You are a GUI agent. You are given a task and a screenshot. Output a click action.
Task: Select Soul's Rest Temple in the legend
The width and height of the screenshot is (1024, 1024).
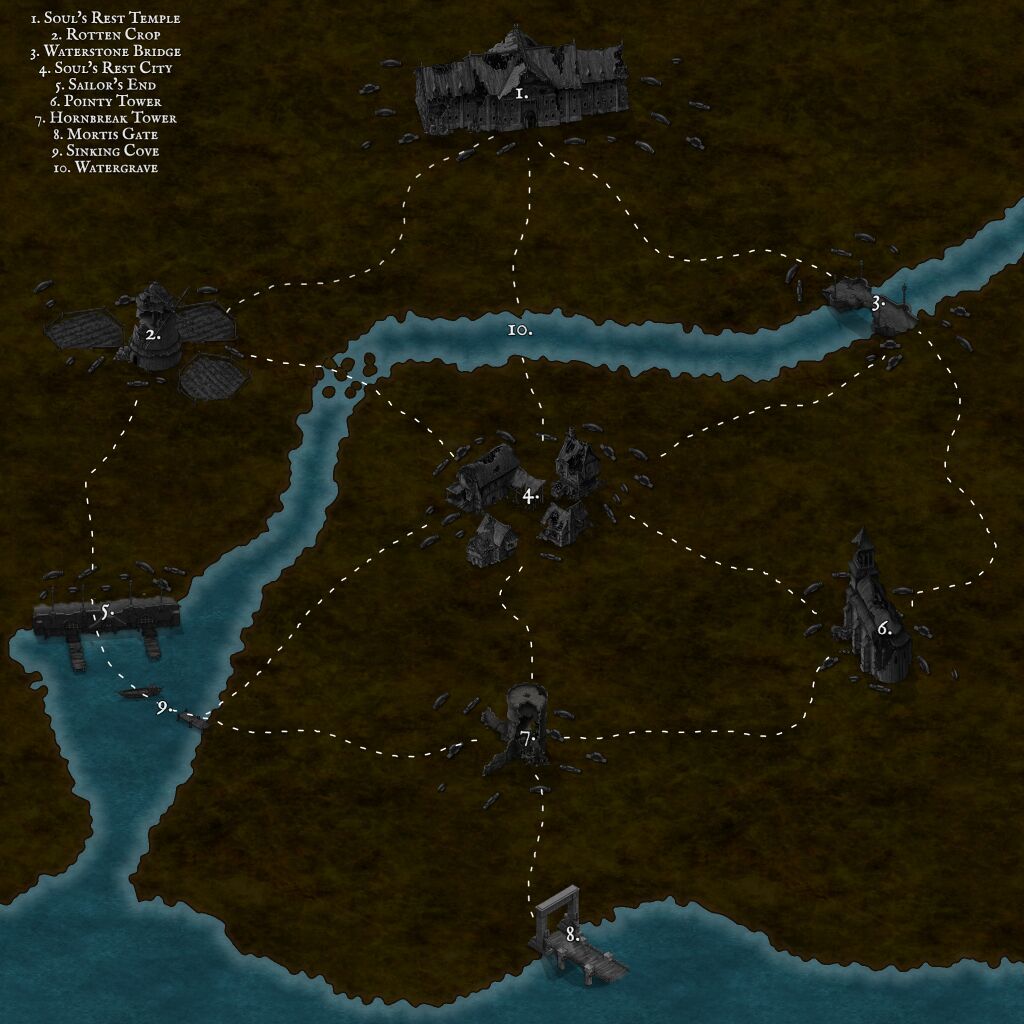coord(105,18)
